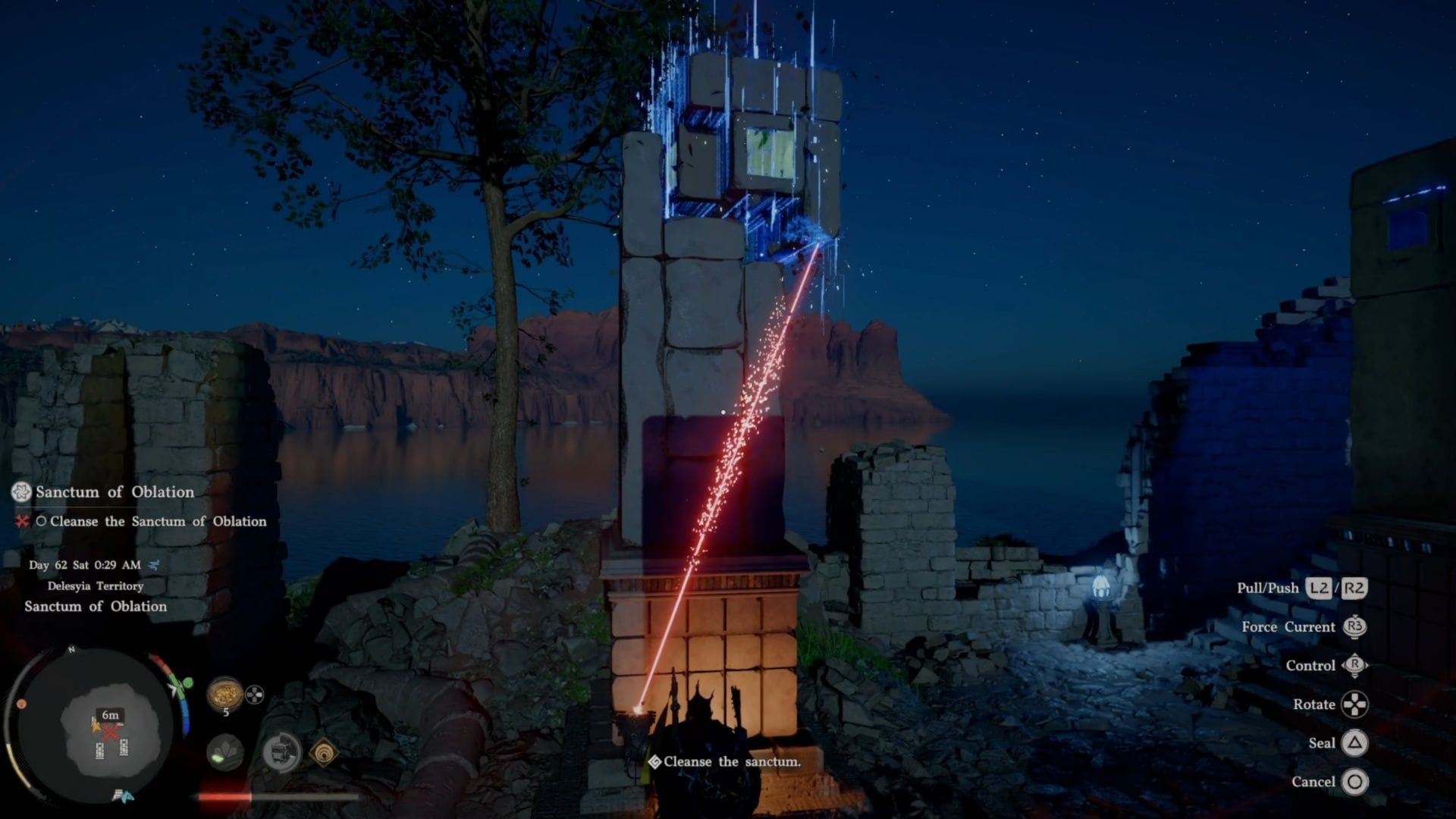Click the Cleanse the Sanctum of Oblation objective
The height and width of the screenshot is (819, 1456).
[158, 522]
